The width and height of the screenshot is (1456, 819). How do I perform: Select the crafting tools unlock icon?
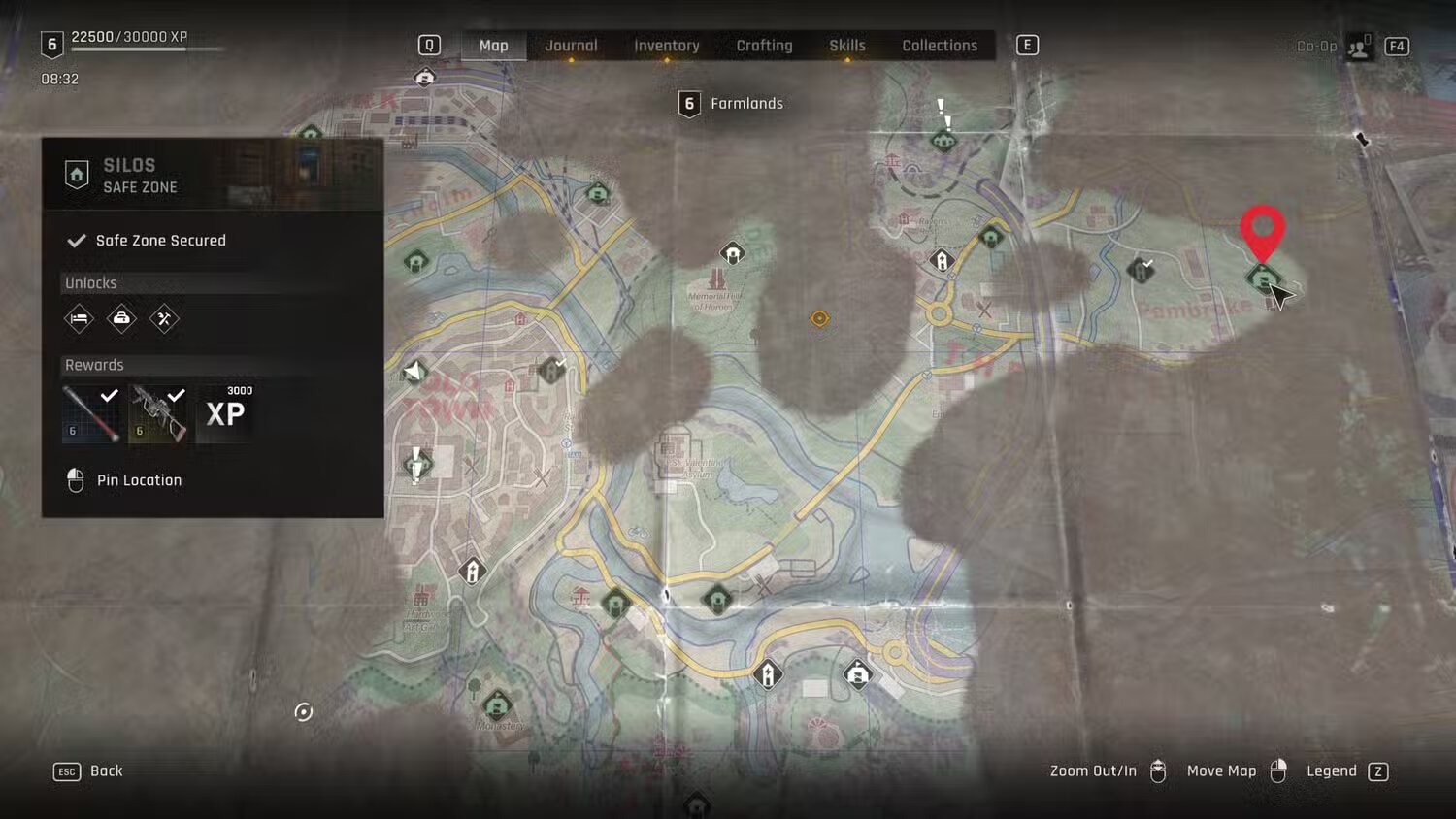pos(164,318)
